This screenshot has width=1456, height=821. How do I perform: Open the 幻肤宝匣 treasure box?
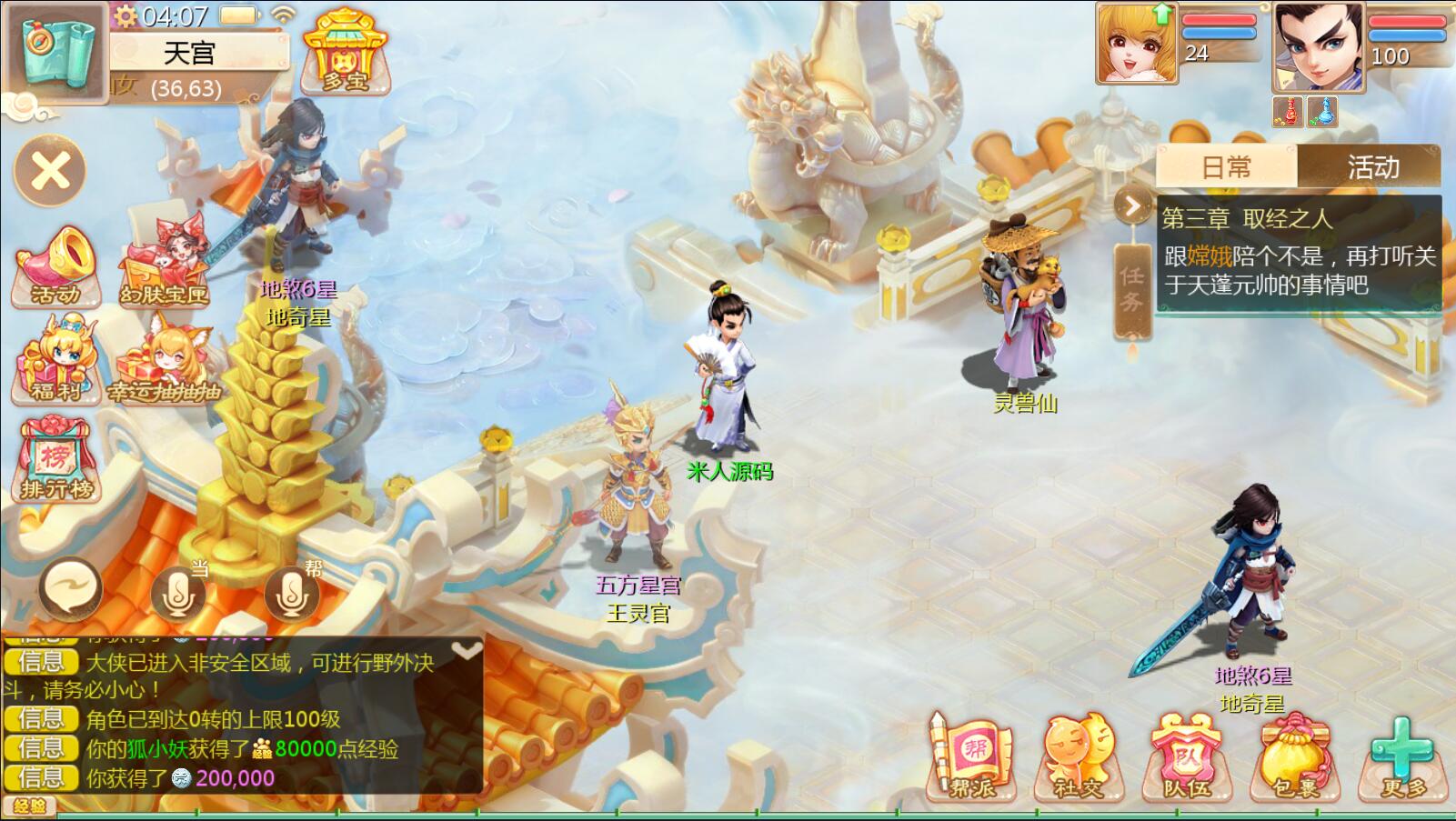pyautogui.click(x=165, y=265)
